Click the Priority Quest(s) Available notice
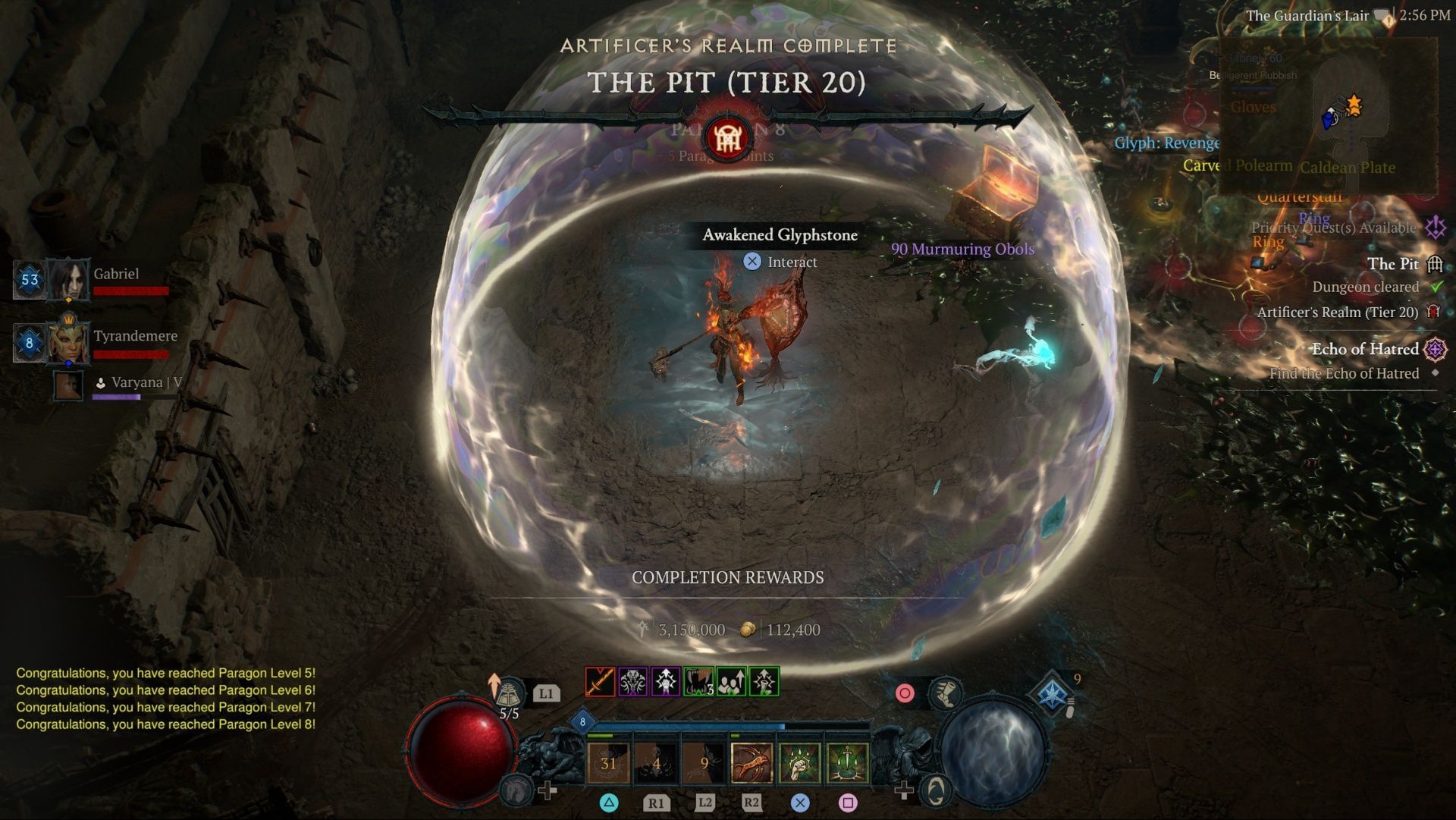1456x820 pixels. (x=1333, y=228)
